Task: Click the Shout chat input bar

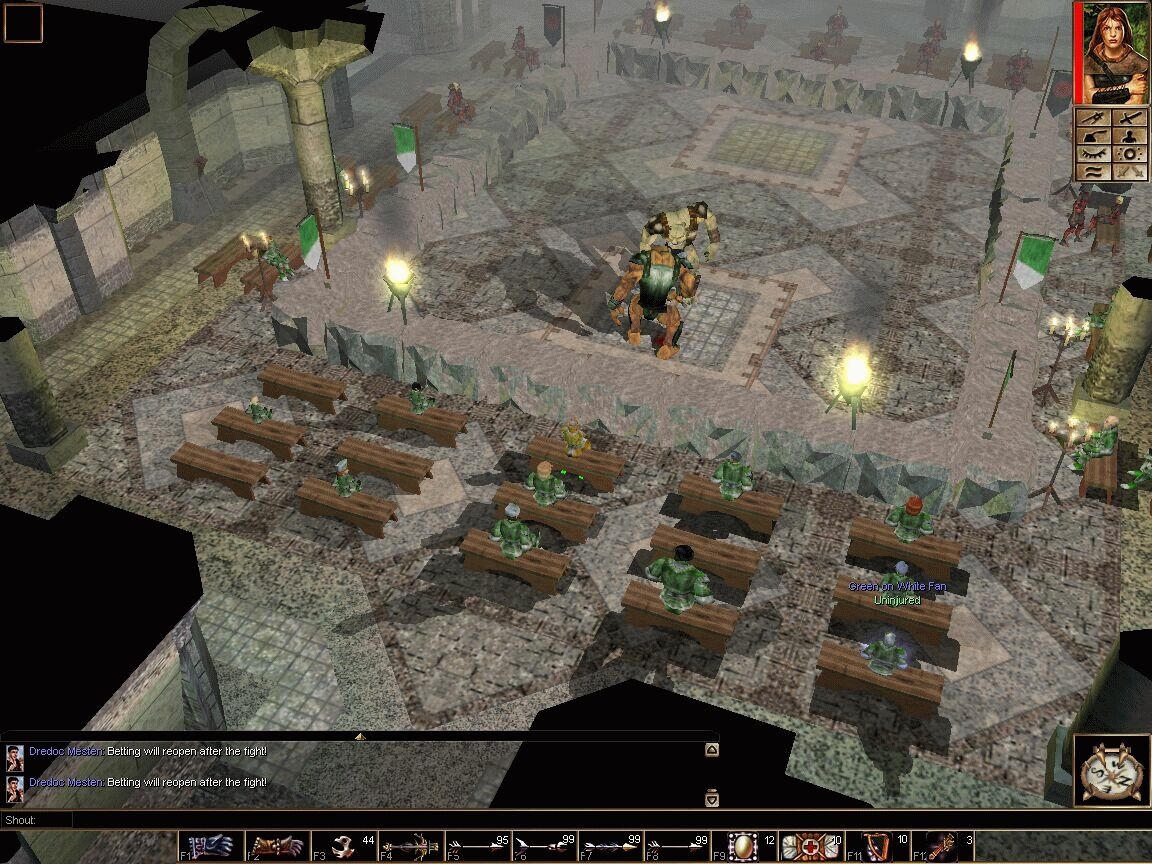Action: pyautogui.click(x=400, y=820)
